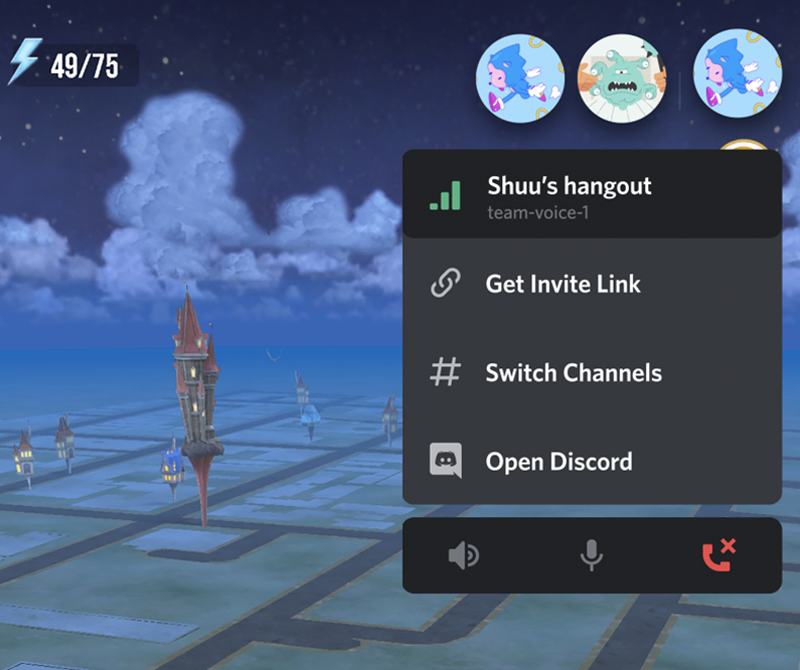This screenshot has height=670, width=800.
Task: Mute the microphone
Action: [592, 556]
